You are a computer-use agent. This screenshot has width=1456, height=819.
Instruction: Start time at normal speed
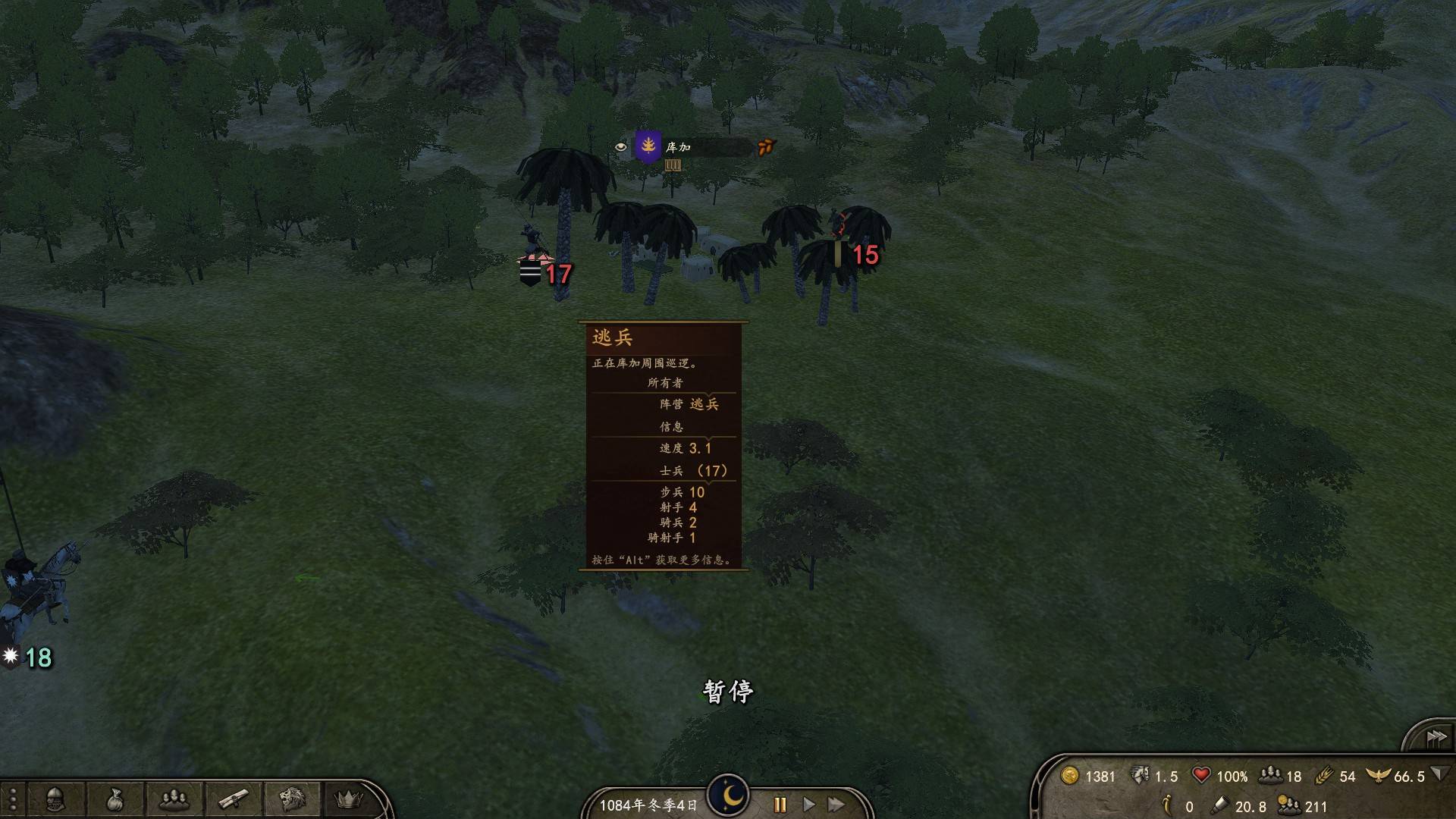click(808, 805)
